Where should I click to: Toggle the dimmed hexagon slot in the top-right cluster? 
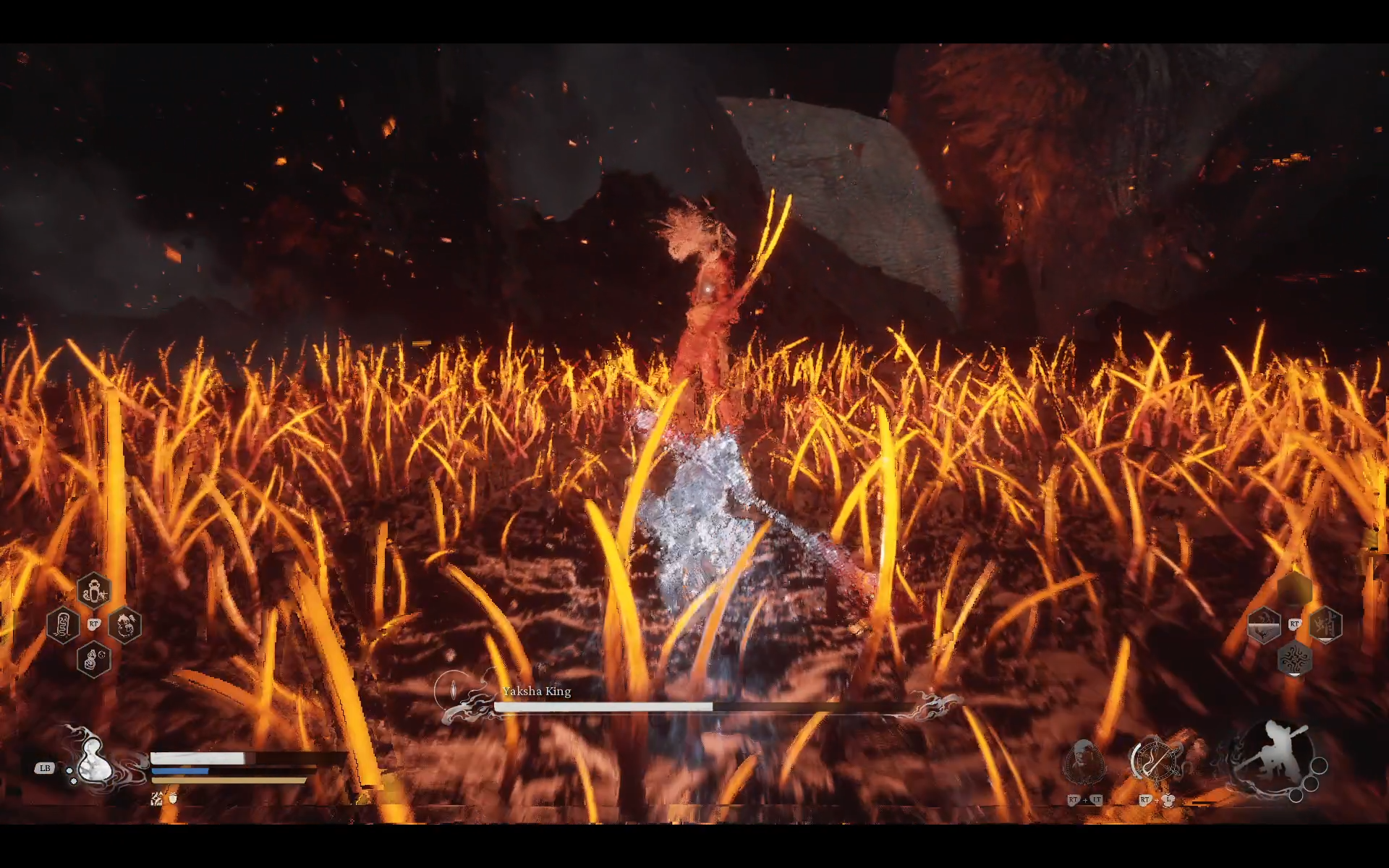1294,588
